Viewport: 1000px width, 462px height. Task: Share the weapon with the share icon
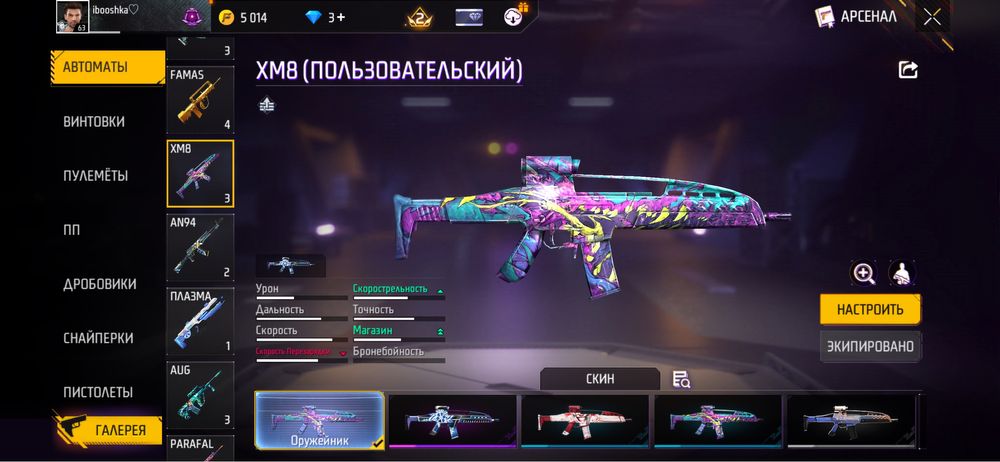[908, 70]
